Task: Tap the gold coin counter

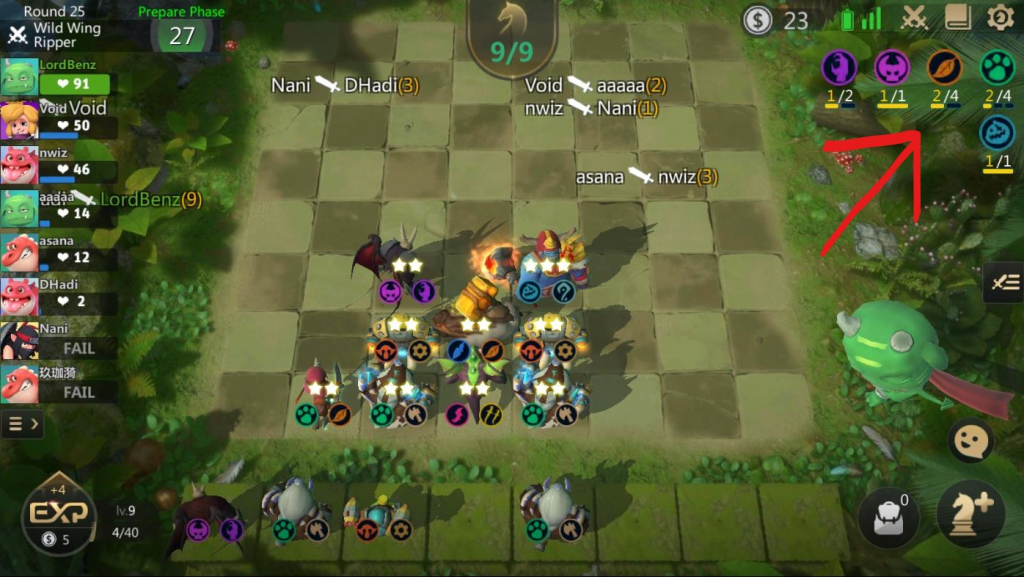Action: 776,19
